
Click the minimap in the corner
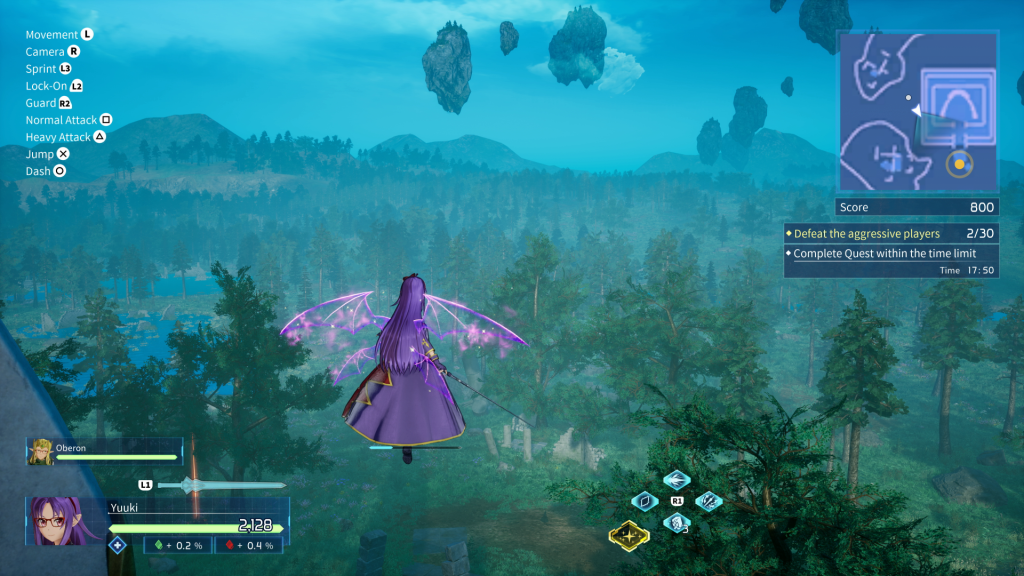[917, 111]
